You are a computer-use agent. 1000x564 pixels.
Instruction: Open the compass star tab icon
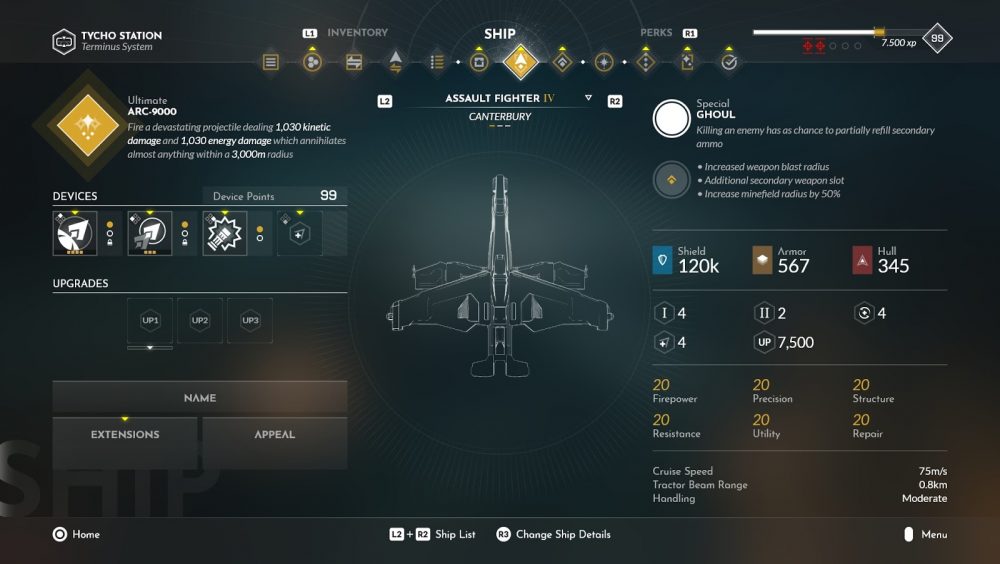coord(604,62)
